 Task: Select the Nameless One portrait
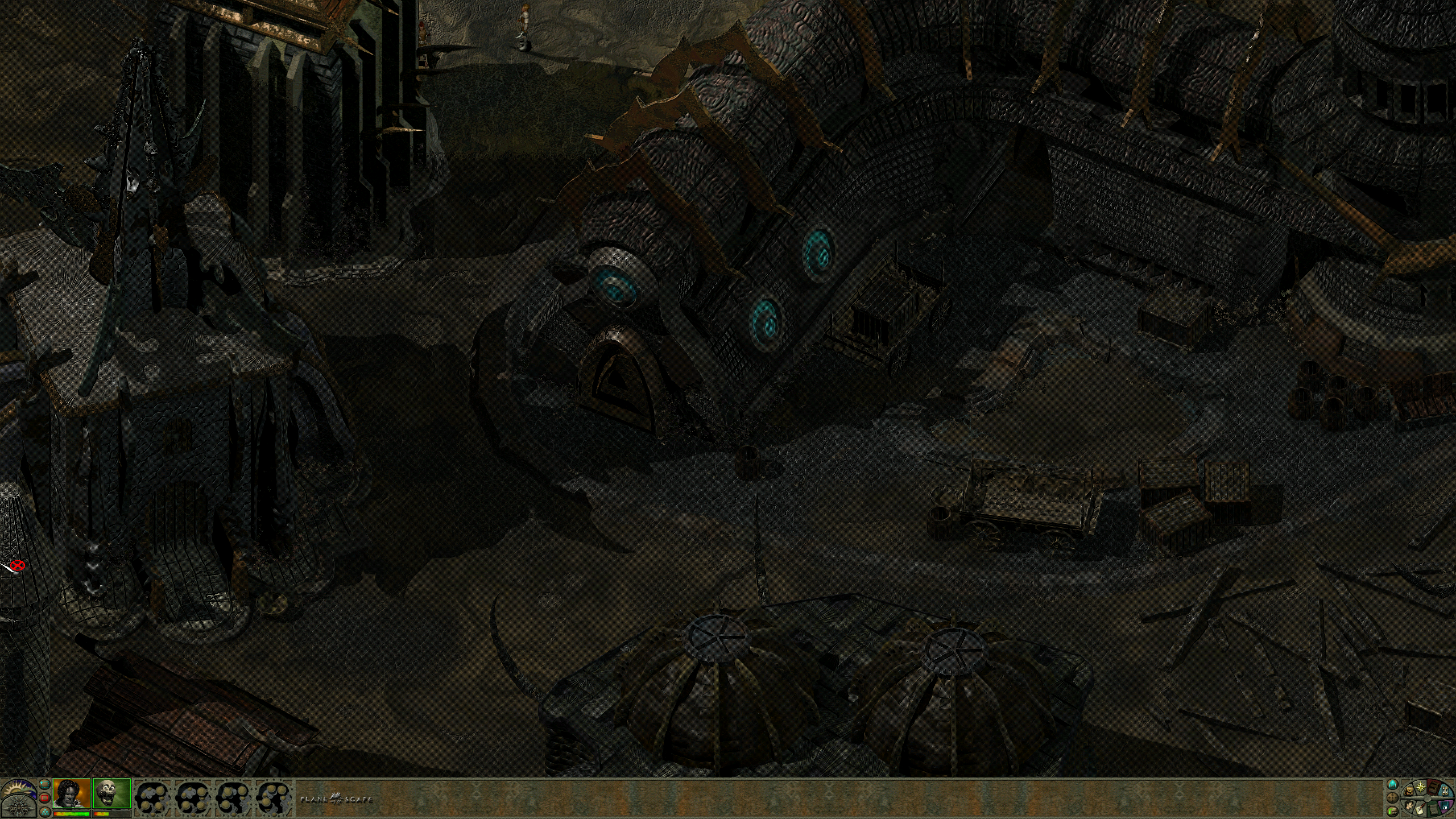(72, 793)
